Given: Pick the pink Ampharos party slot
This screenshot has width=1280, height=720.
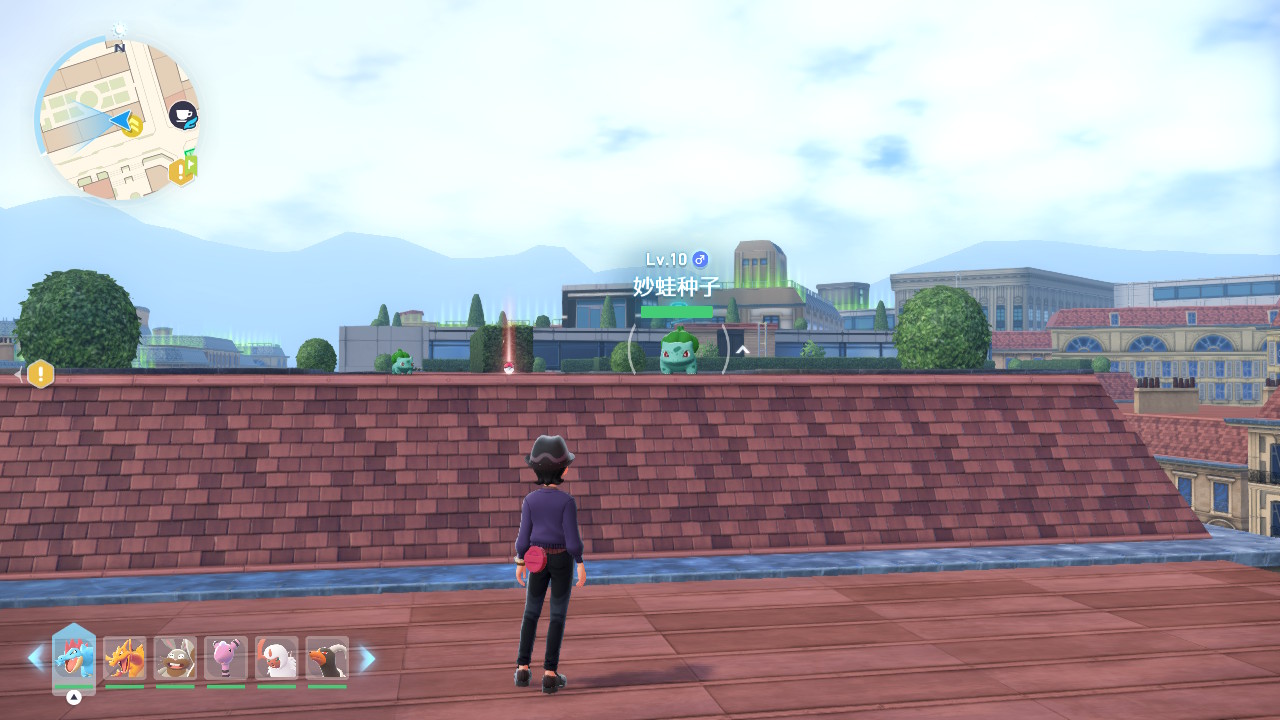Looking at the screenshot, I should (226, 658).
